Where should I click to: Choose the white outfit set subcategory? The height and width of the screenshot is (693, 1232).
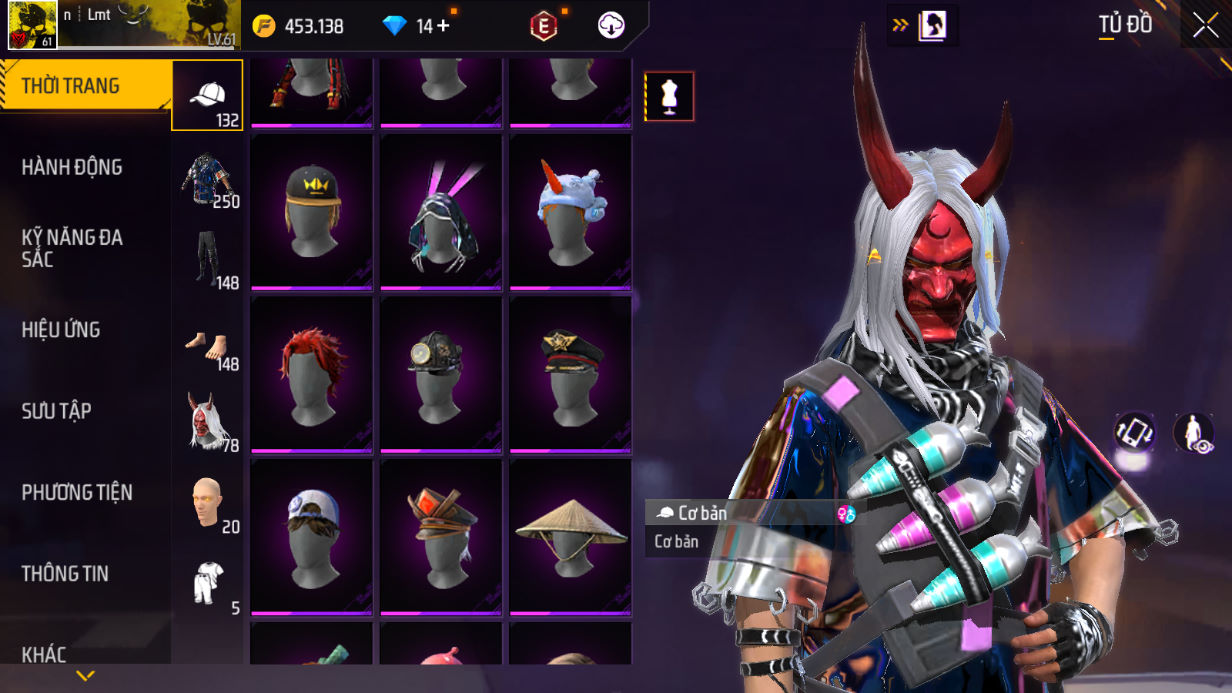(207, 583)
